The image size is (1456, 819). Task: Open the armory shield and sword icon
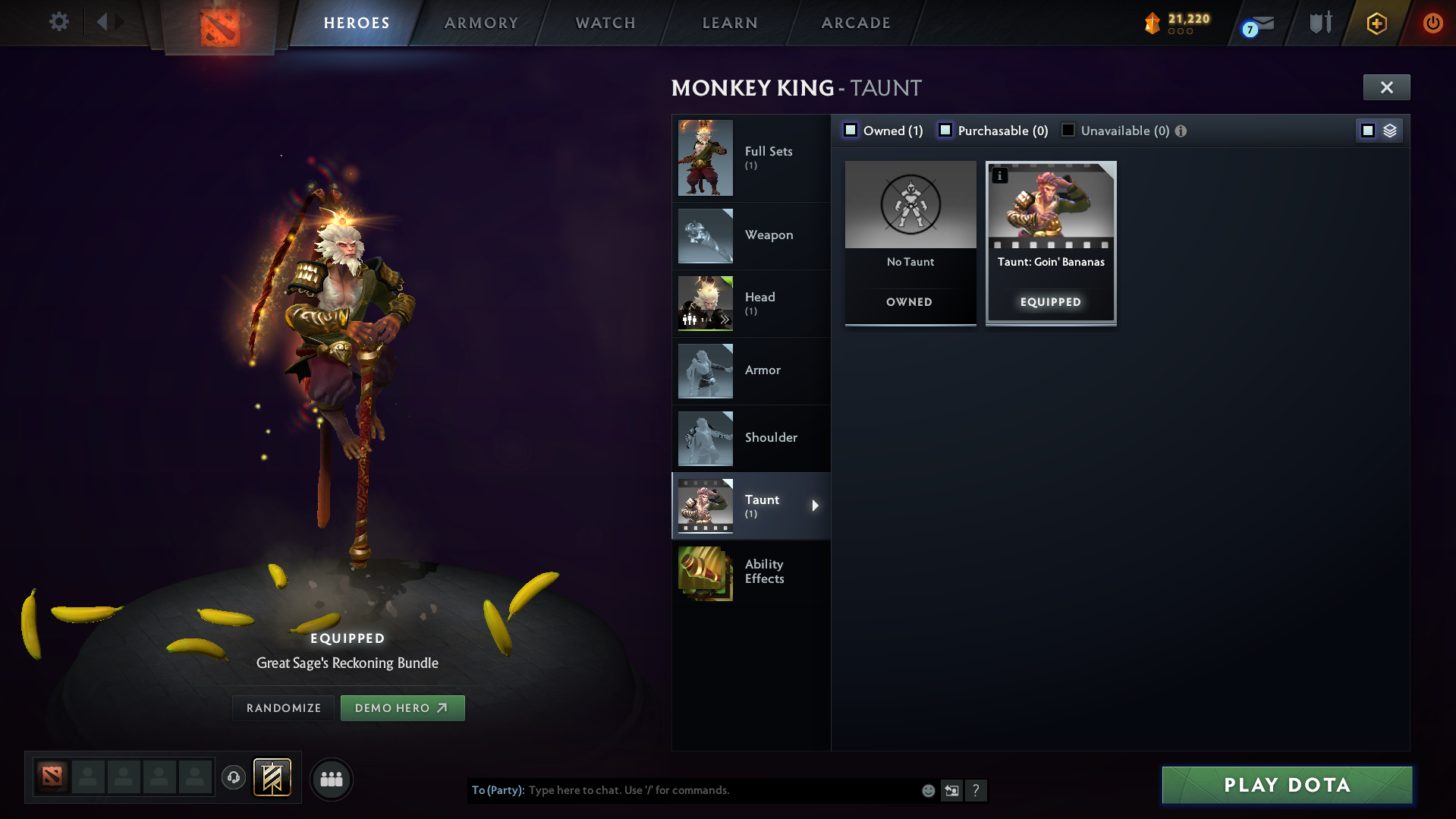[1319, 22]
